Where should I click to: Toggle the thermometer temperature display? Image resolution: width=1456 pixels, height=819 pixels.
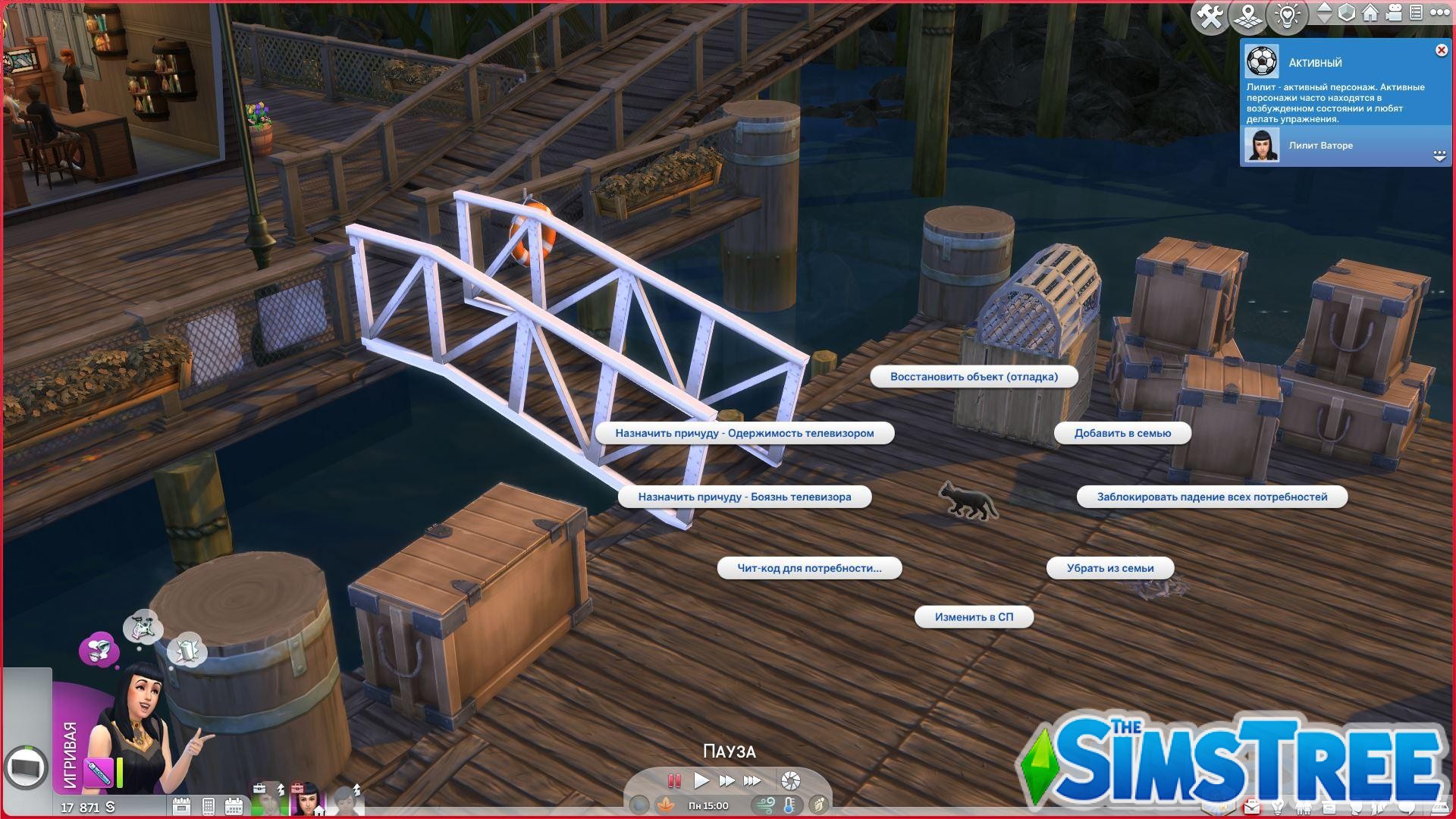tap(789, 805)
